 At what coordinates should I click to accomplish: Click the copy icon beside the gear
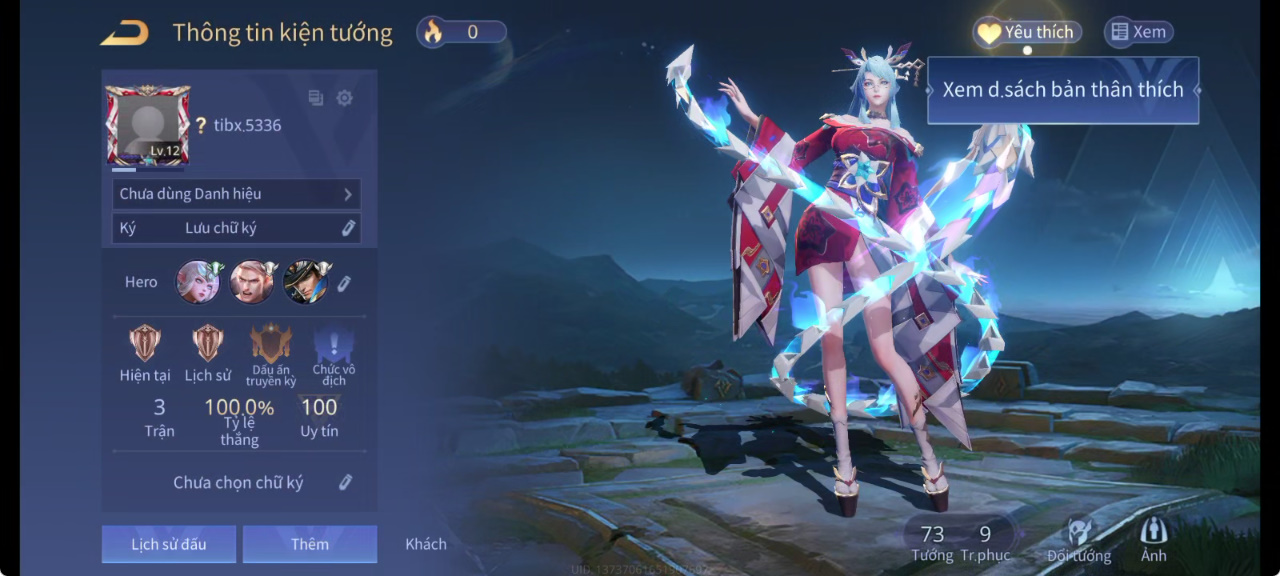(316, 98)
